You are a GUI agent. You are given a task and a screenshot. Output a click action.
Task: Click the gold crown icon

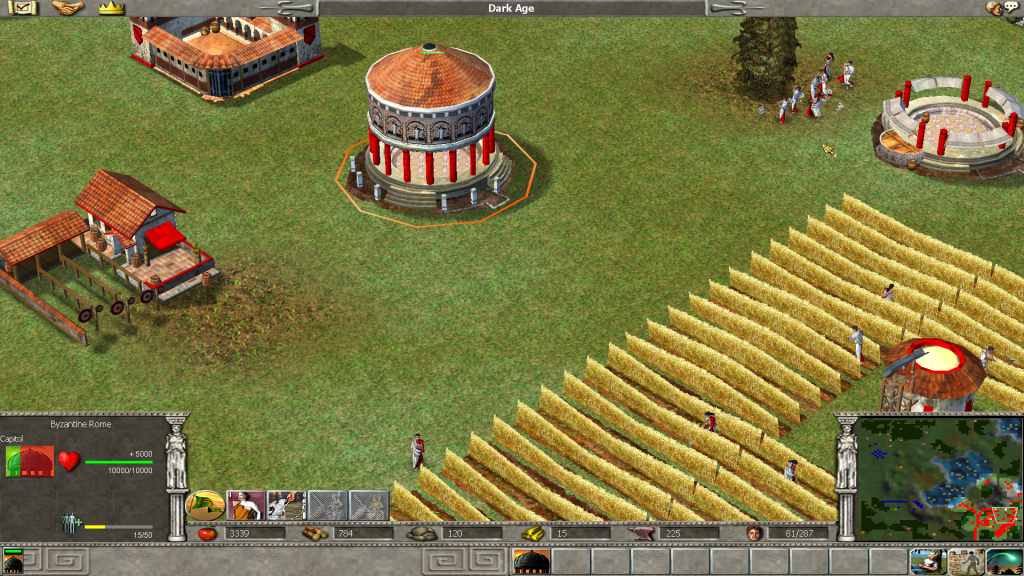click(110, 8)
